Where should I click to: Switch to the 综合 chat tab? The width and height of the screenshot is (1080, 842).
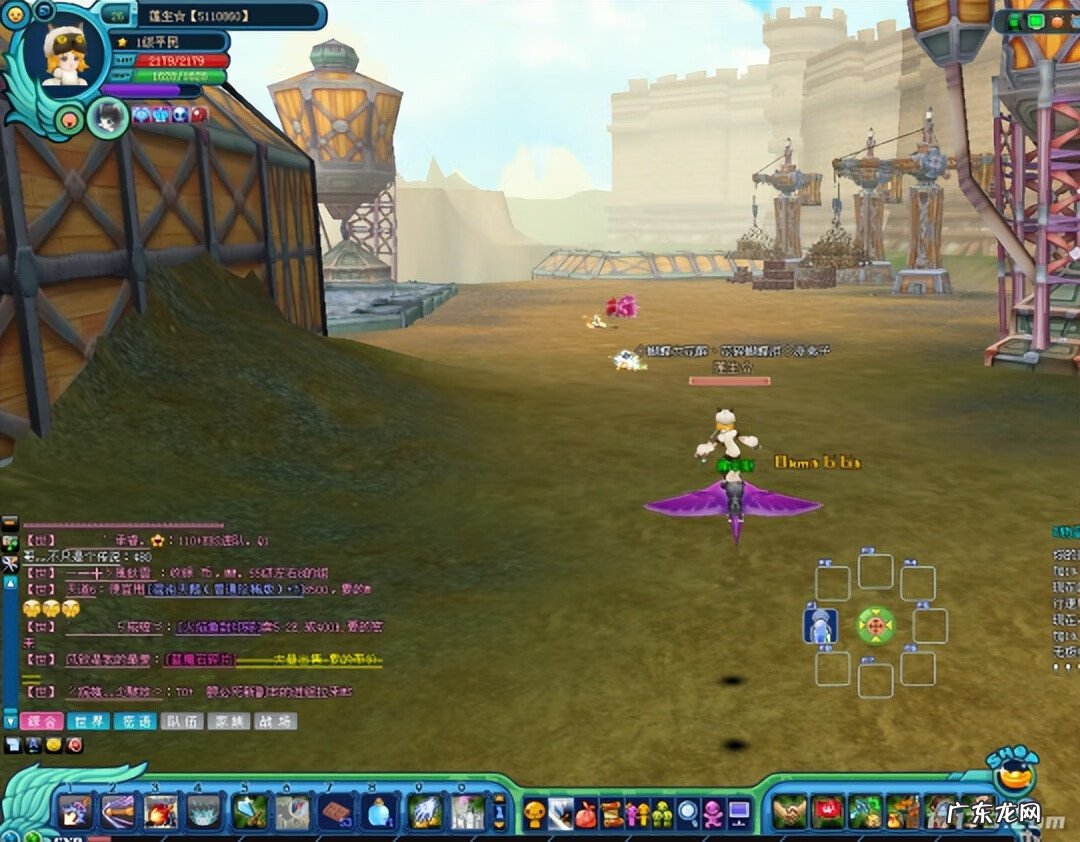pyautogui.click(x=41, y=721)
